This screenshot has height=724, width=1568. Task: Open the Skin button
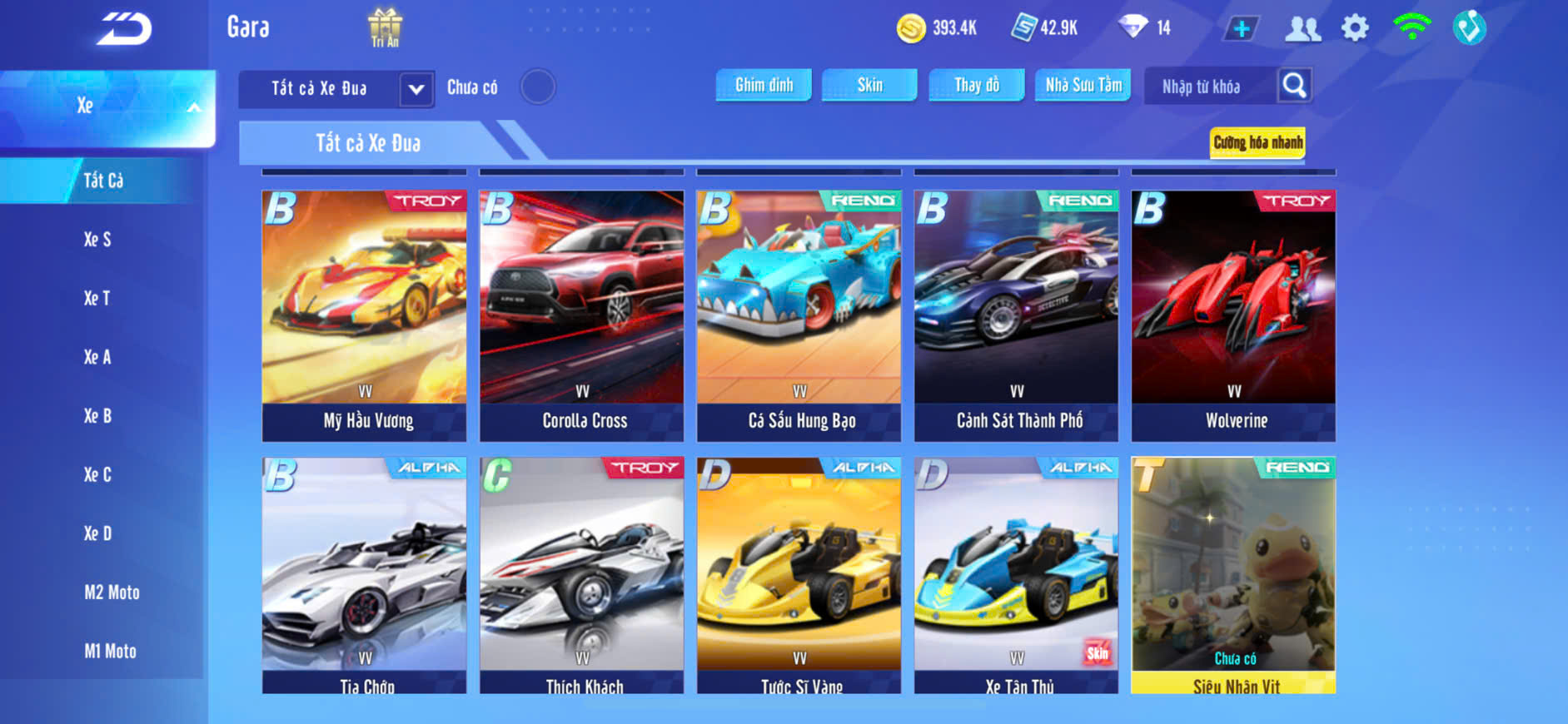[869, 85]
